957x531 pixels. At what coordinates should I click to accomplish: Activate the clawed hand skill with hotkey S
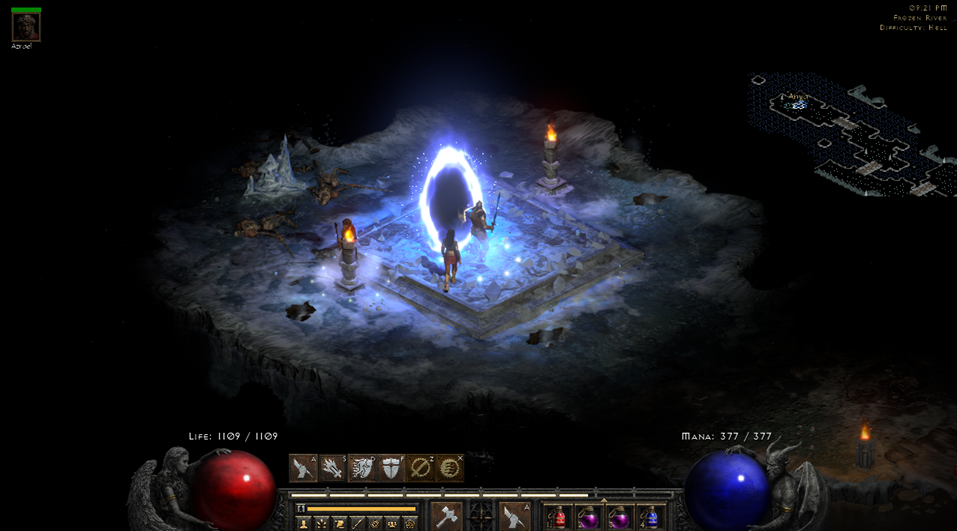332,468
